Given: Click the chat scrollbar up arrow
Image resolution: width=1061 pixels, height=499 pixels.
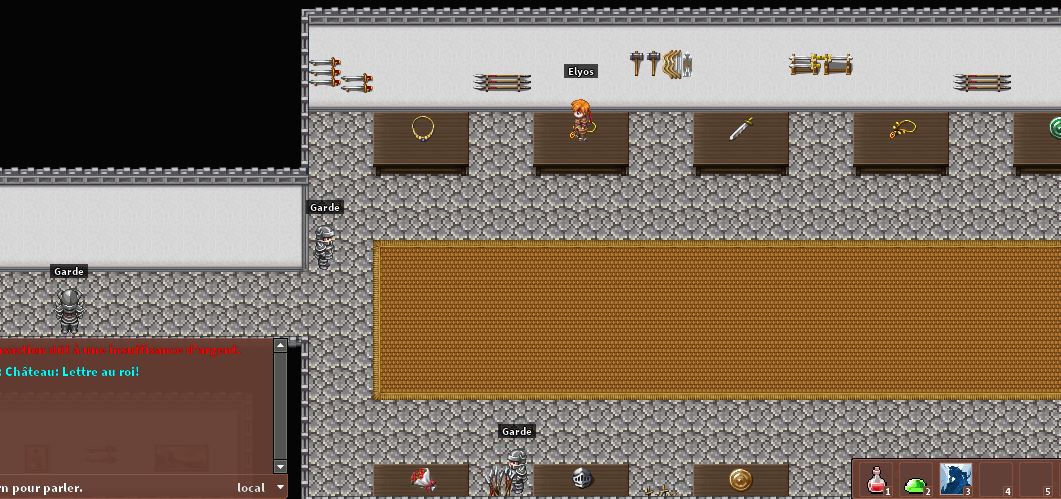Looking at the screenshot, I should pos(280,346).
